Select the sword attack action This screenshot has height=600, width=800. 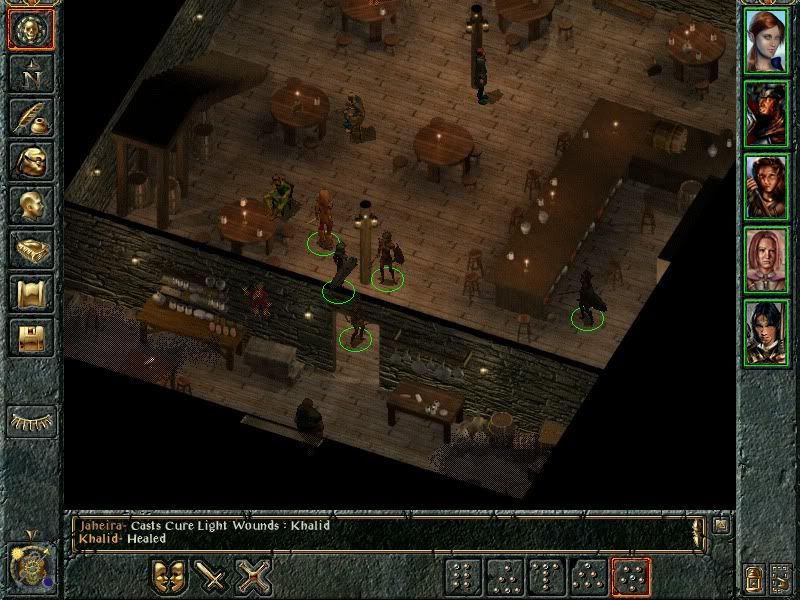point(211,577)
